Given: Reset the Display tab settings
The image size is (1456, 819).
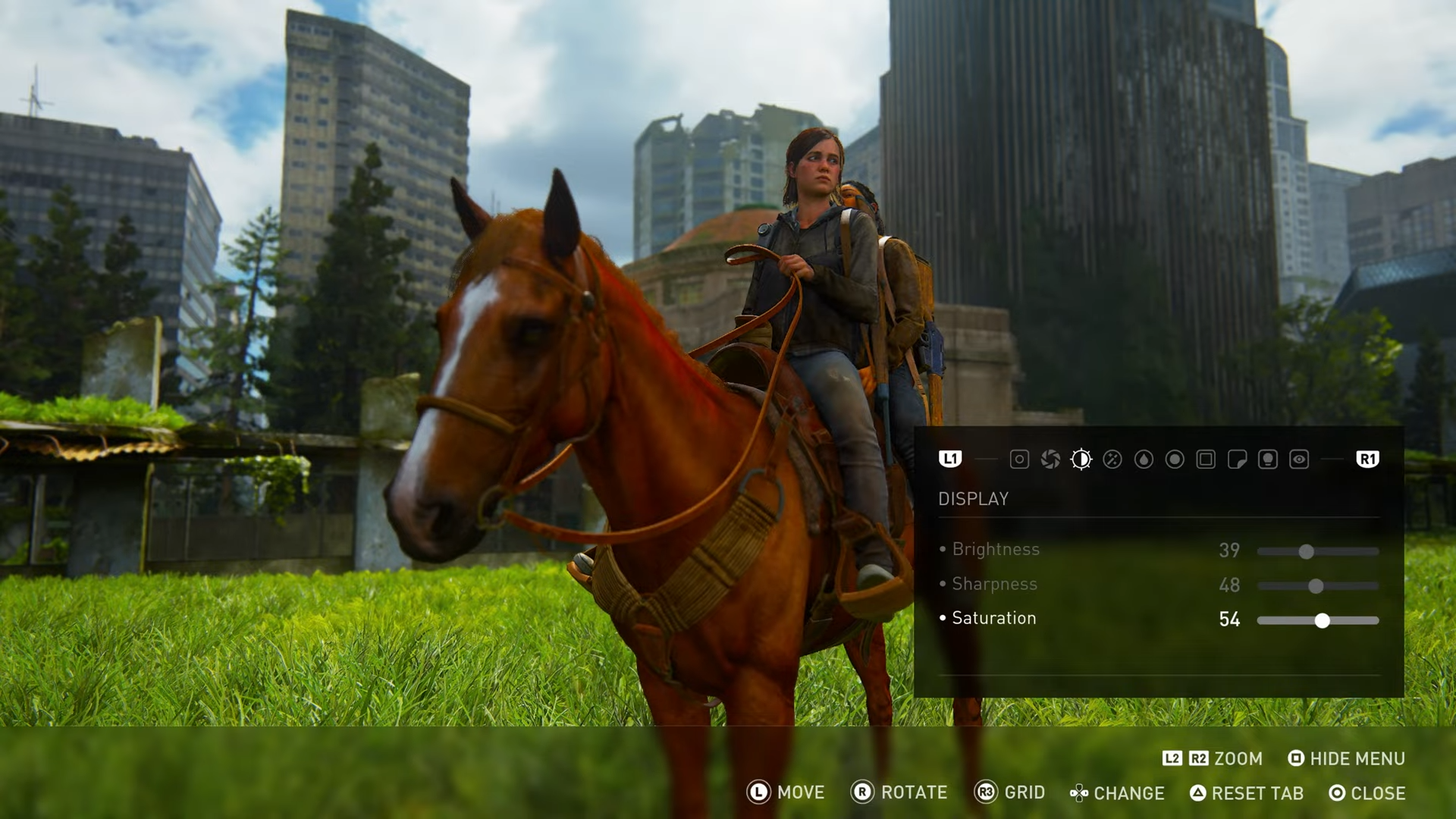Looking at the screenshot, I should pos(1247,793).
